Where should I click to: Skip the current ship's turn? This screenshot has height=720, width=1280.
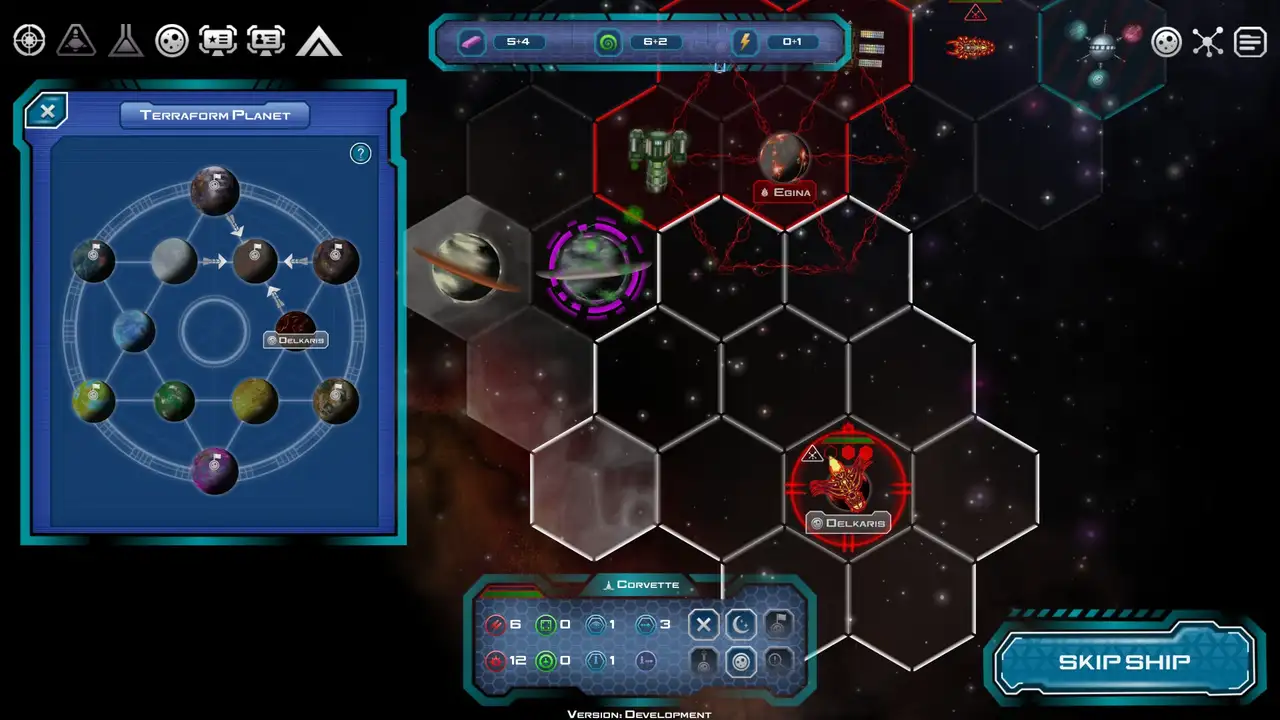coord(1123,662)
